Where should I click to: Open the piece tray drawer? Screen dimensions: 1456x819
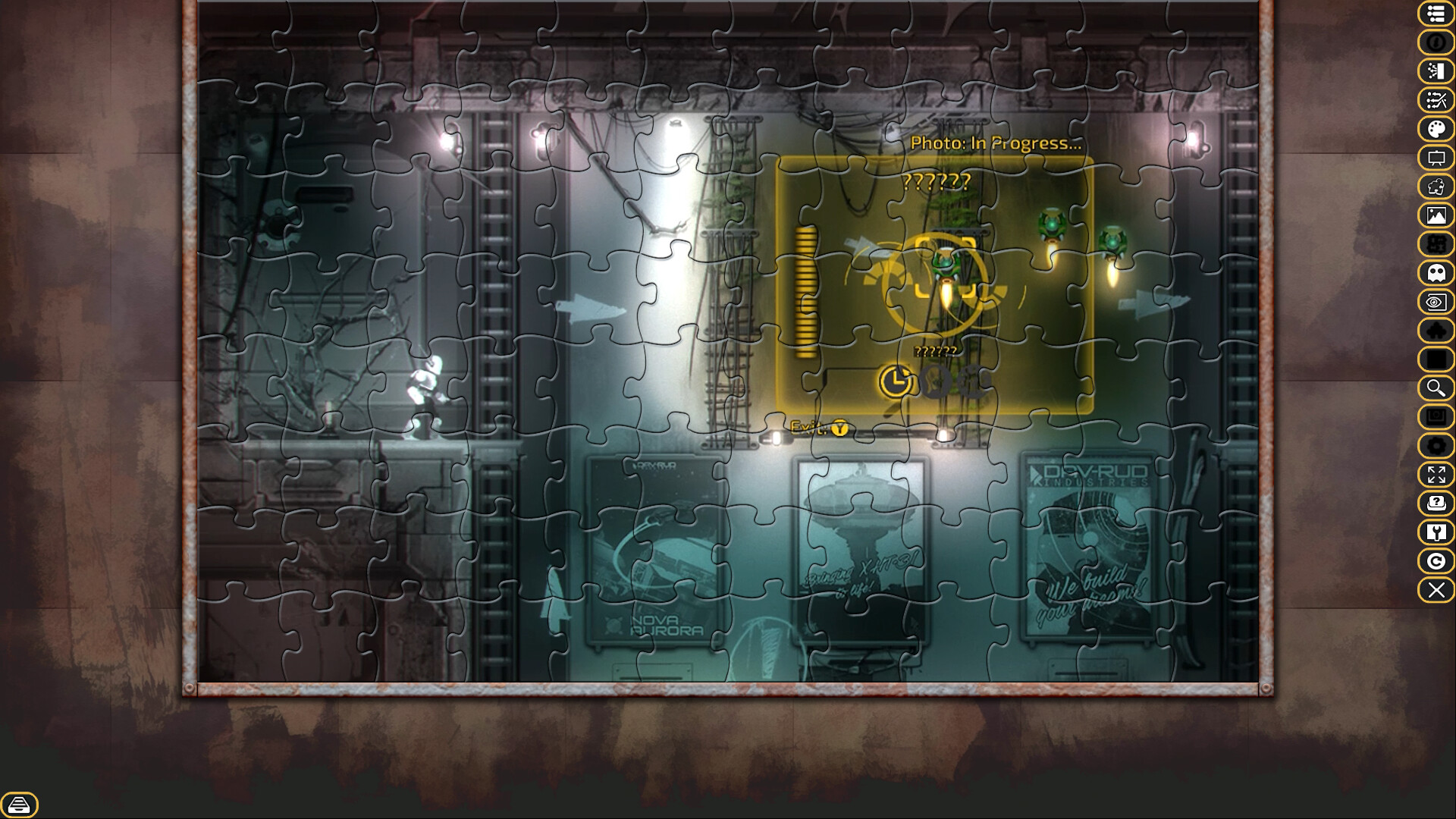coord(20,805)
